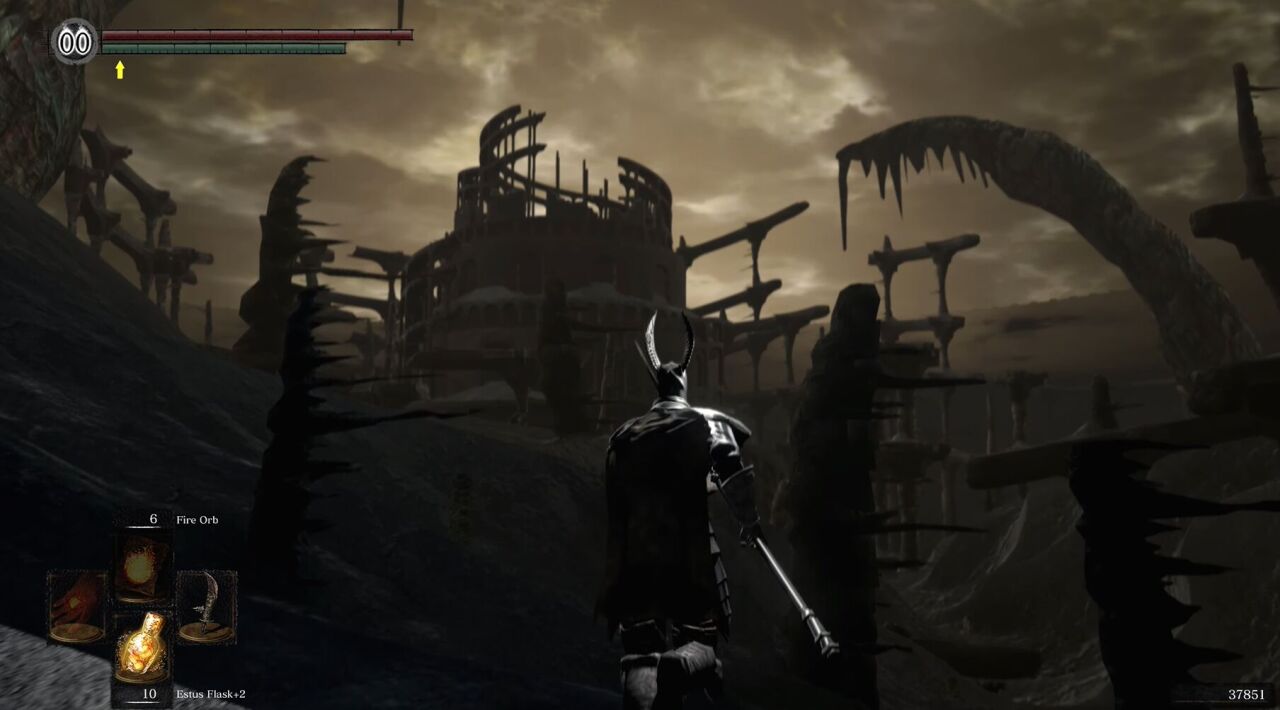Select the curved scythe weapon slot

205,605
